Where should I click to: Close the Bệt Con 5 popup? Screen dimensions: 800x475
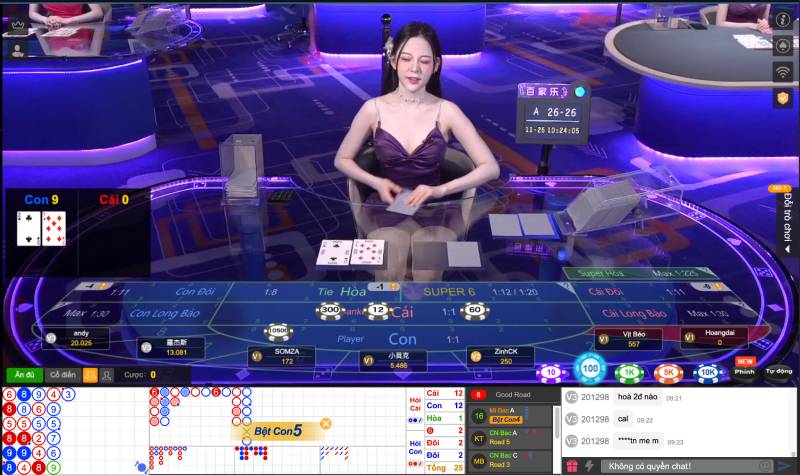pos(325,424)
